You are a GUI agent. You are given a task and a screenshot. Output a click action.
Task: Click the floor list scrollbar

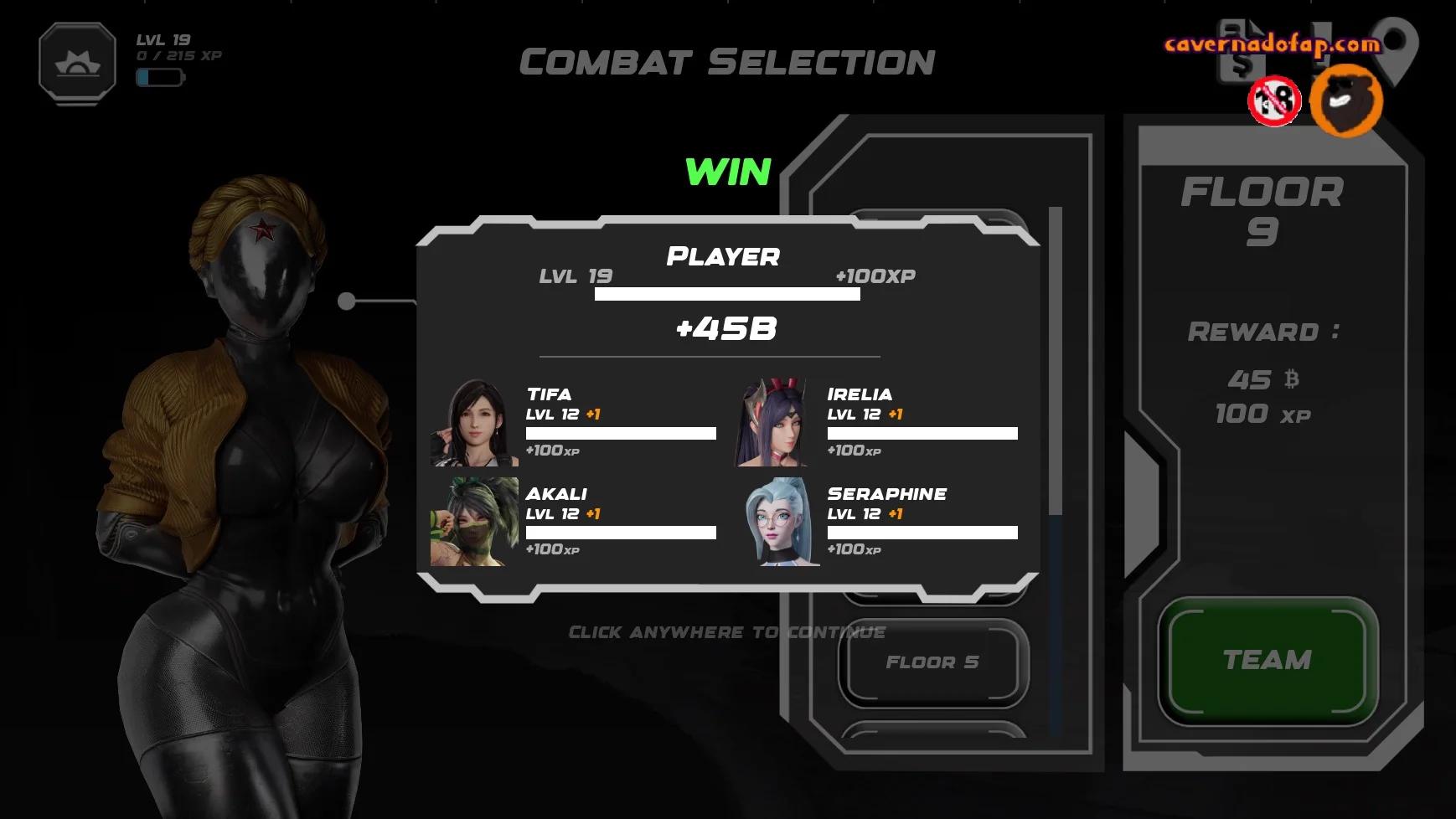pos(1056,360)
